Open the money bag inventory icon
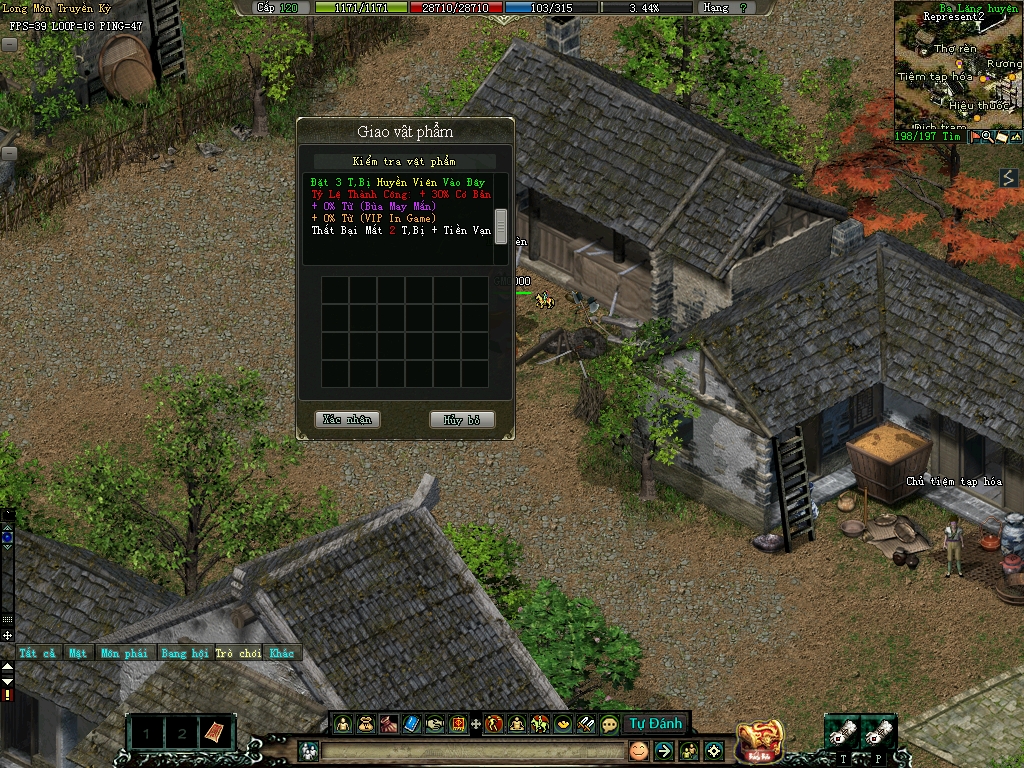The width and height of the screenshot is (1024, 768). tap(365, 723)
